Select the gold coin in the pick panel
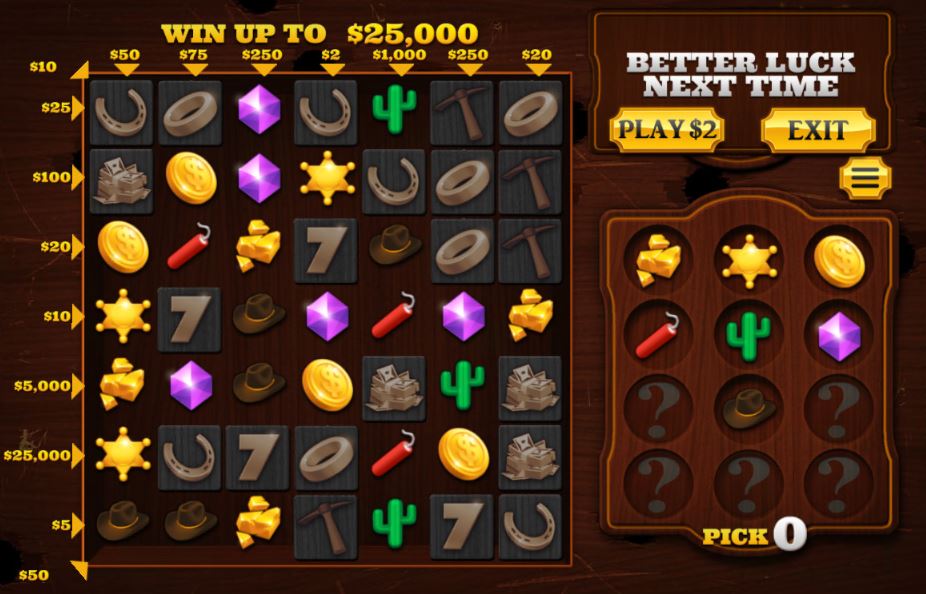 tap(839, 259)
